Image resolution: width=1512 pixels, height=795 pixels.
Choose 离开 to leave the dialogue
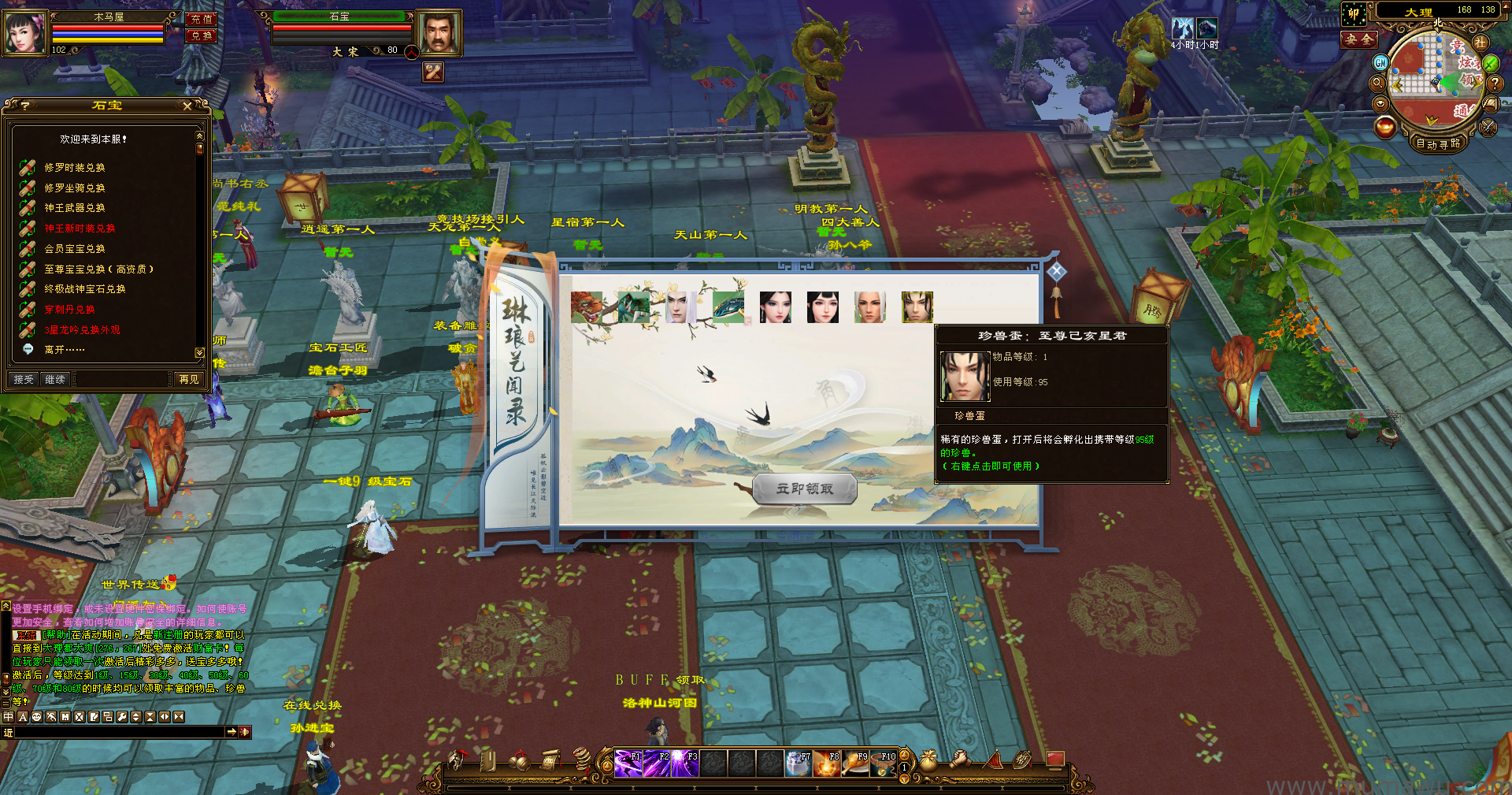coord(65,350)
